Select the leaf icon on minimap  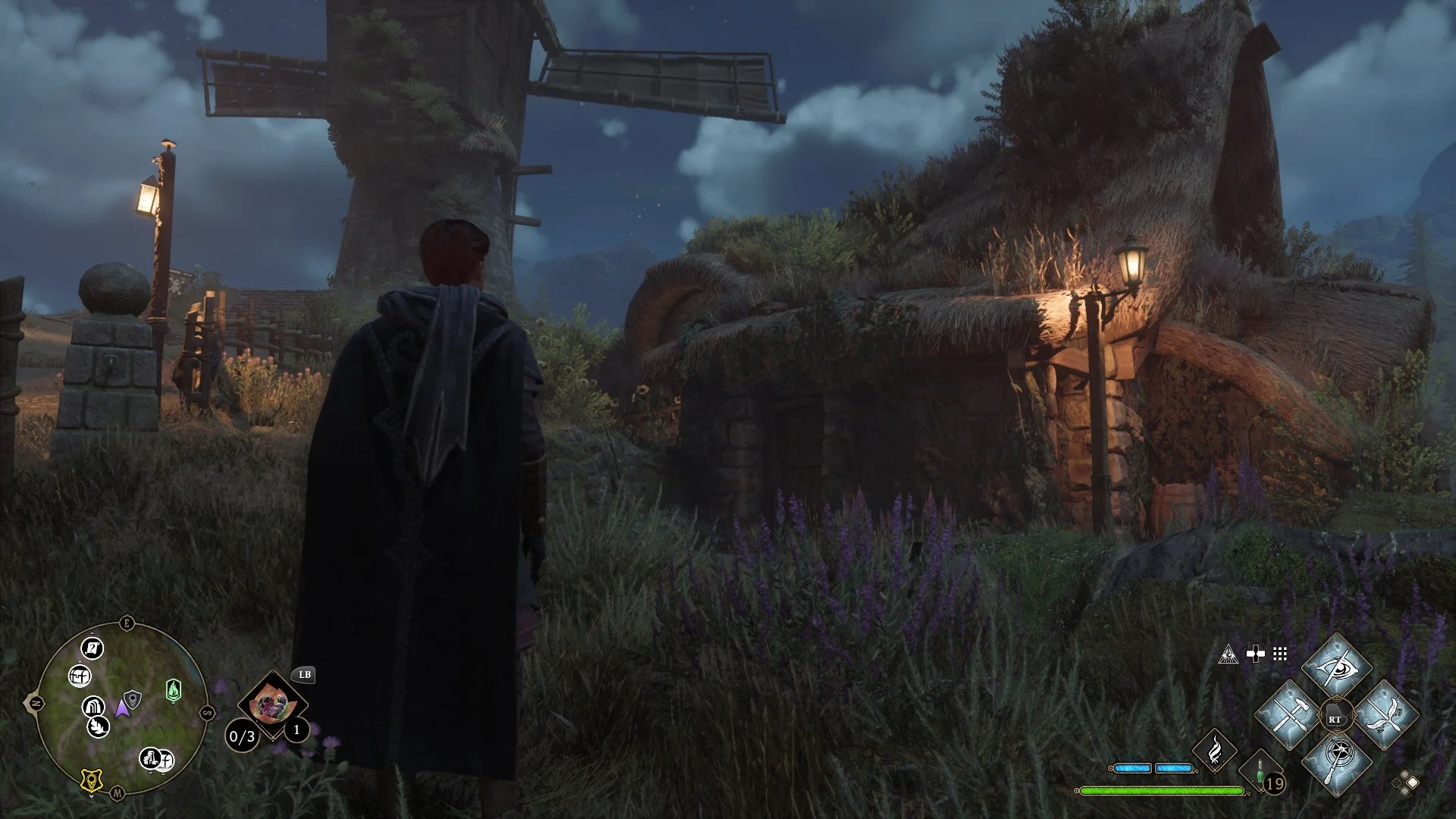click(x=99, y=727)
